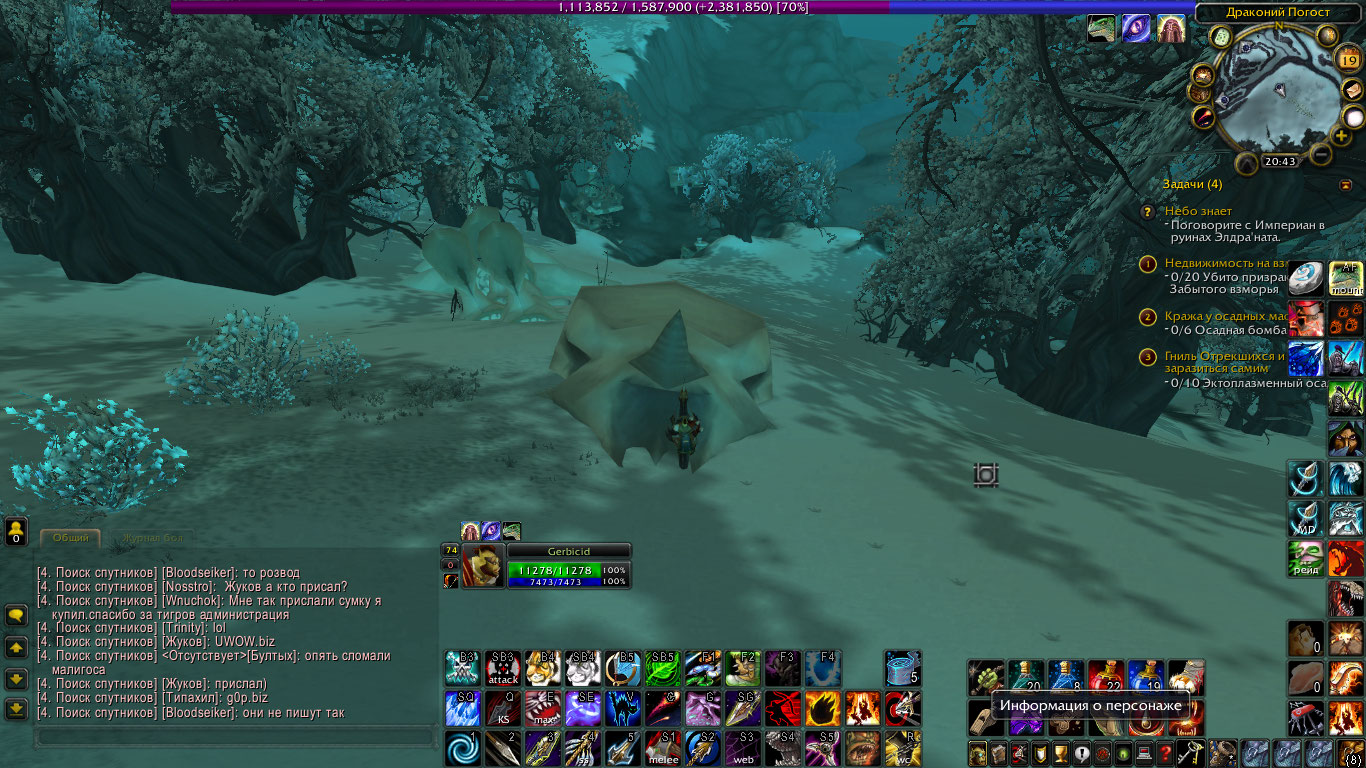1366x768 pixels.
Task: Click the Gerbicid player portrait
Action: coord(482,566)
